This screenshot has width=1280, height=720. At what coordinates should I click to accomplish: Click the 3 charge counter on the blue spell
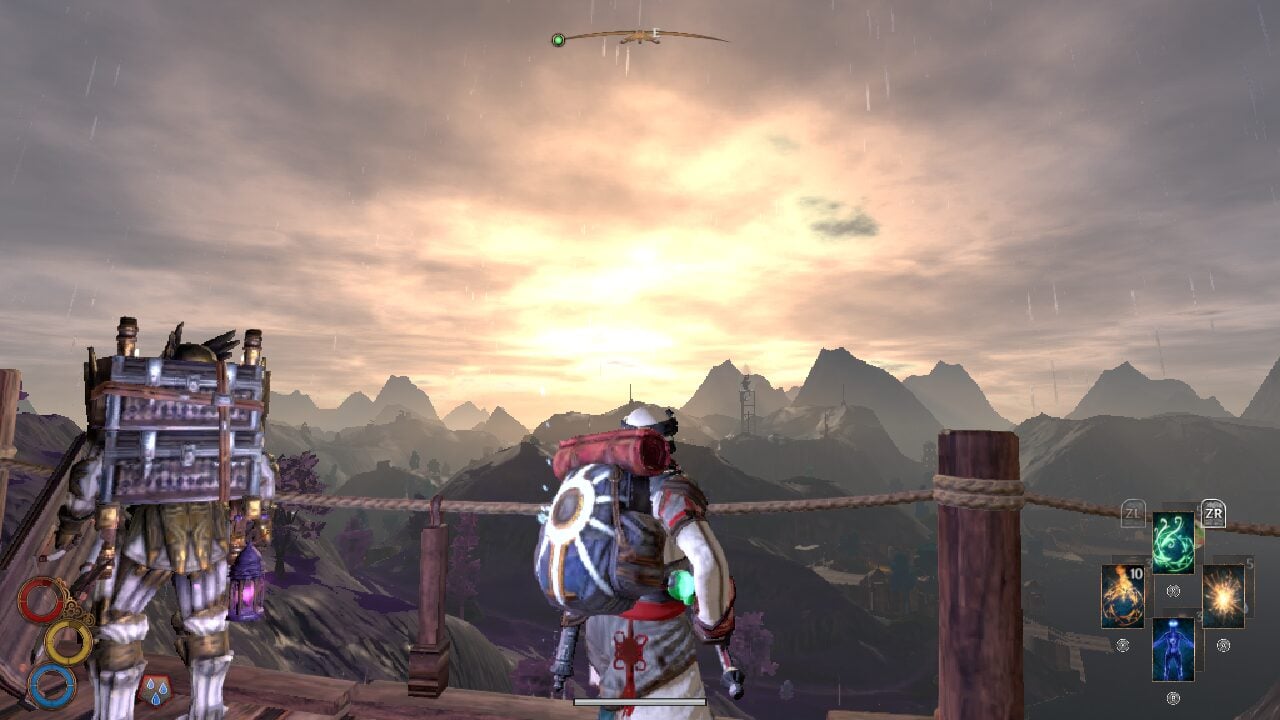coord(1197,613)
